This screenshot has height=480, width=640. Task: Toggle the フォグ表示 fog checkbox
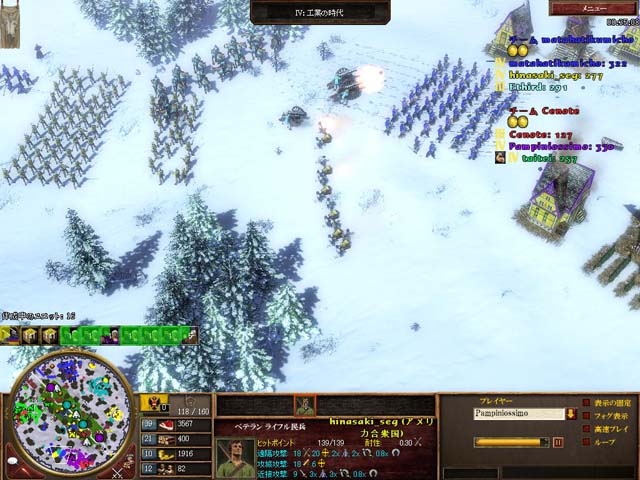point(585,416)
